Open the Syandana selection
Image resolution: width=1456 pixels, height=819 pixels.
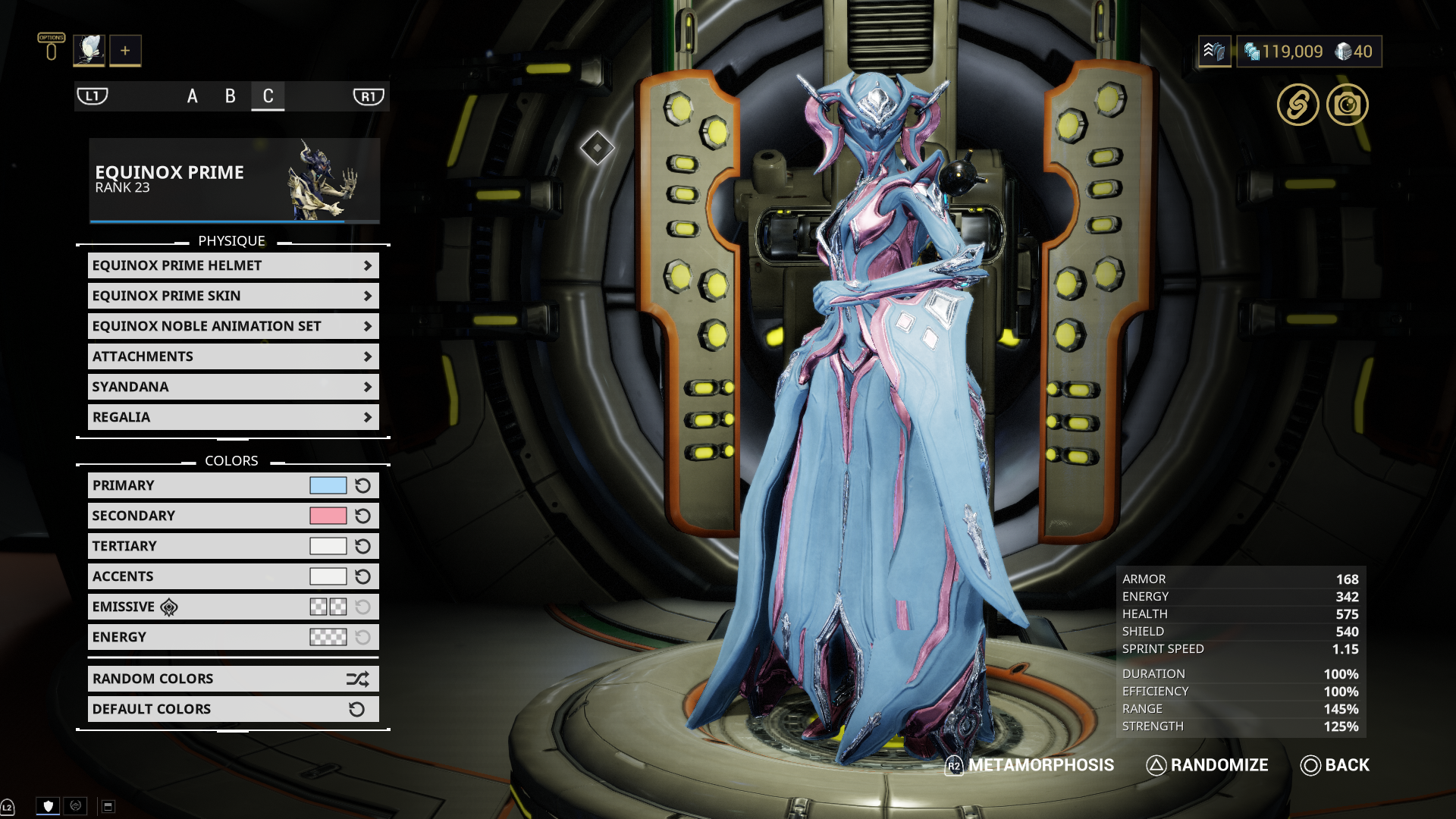pyautogui.click(x=233, y=387)
